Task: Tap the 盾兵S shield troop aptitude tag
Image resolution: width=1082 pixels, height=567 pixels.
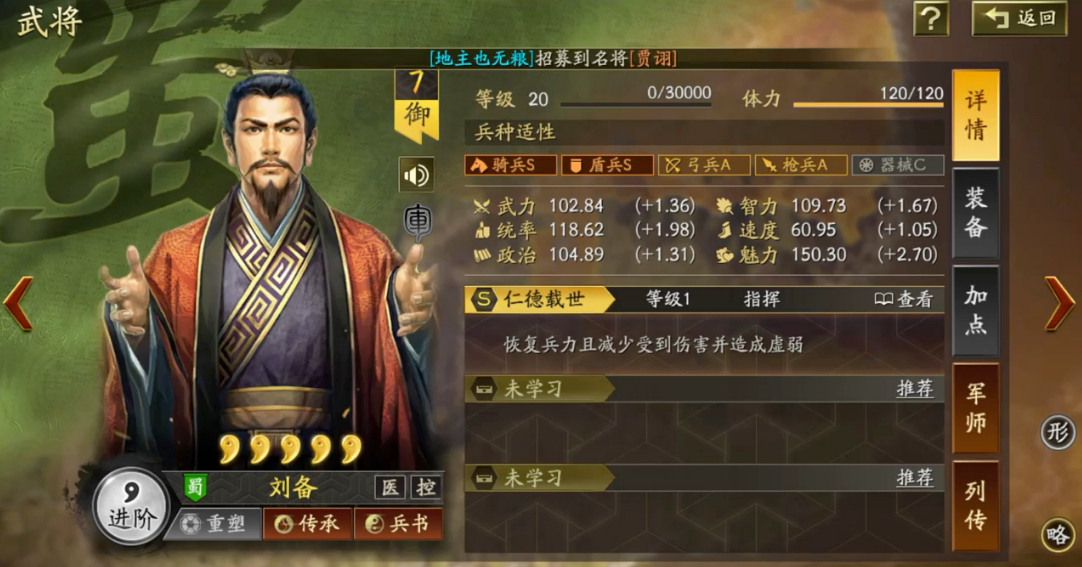Action: tap(607, 165)
